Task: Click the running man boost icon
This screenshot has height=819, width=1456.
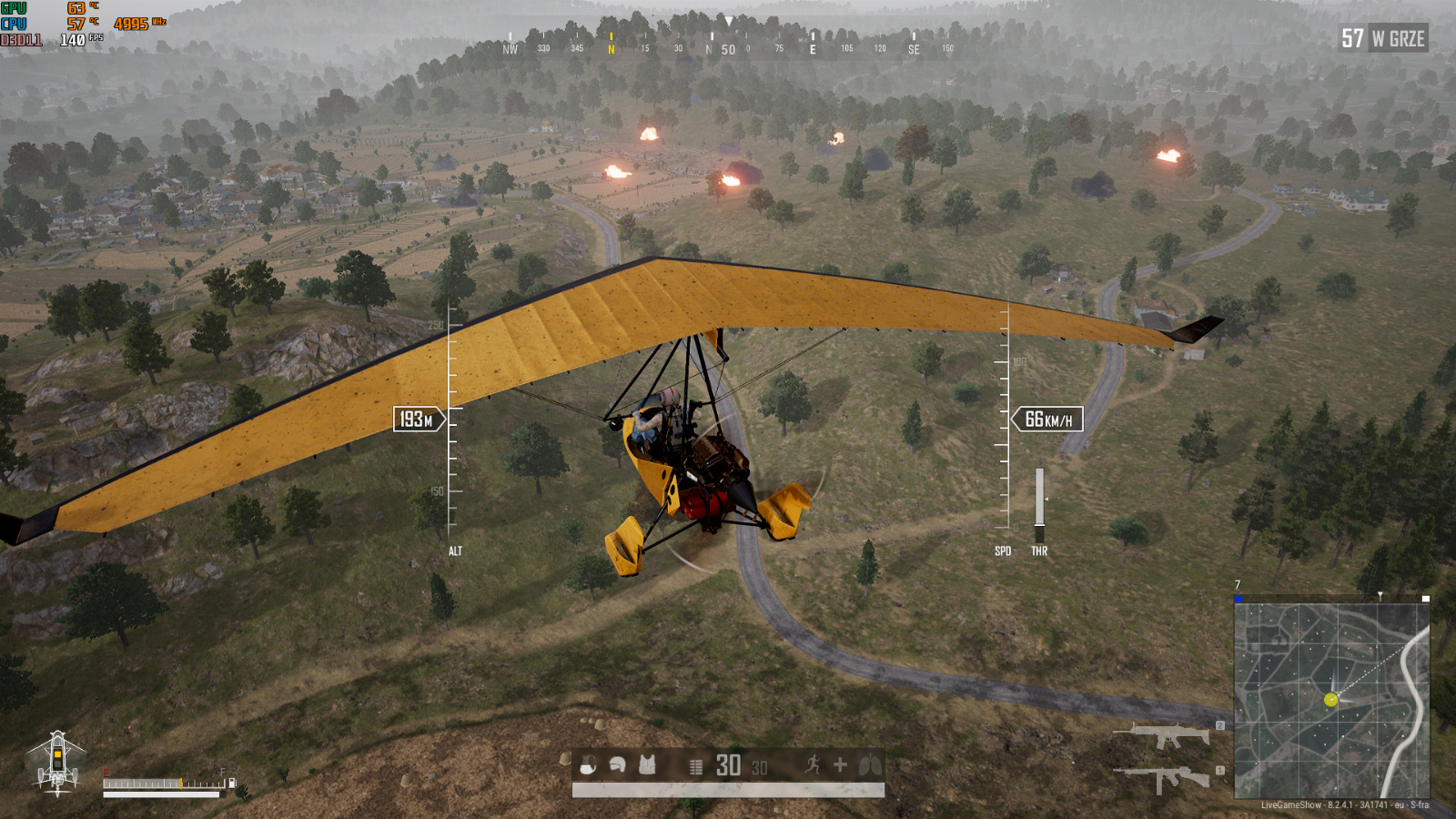Action: (812, 765)
